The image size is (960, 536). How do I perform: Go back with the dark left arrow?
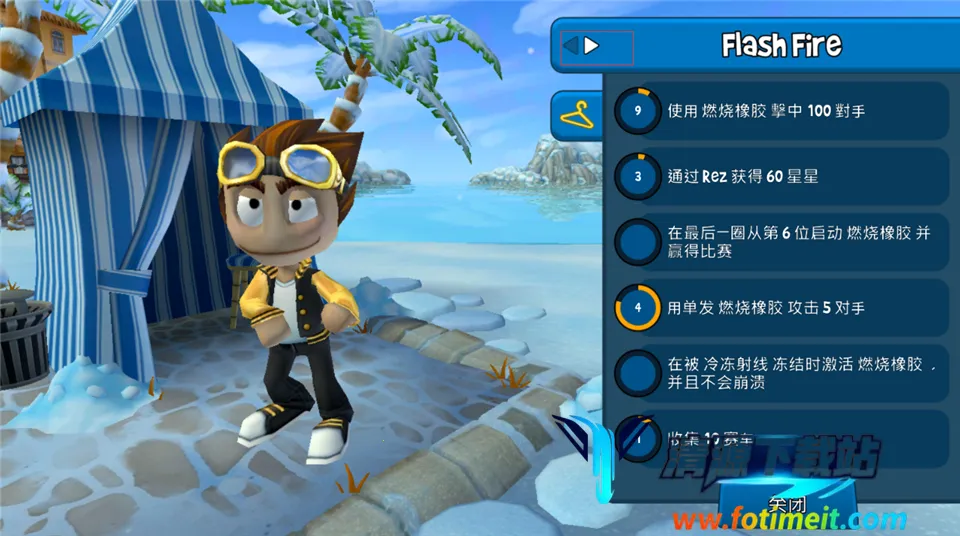pyautogui.click(x=571, y=46)
